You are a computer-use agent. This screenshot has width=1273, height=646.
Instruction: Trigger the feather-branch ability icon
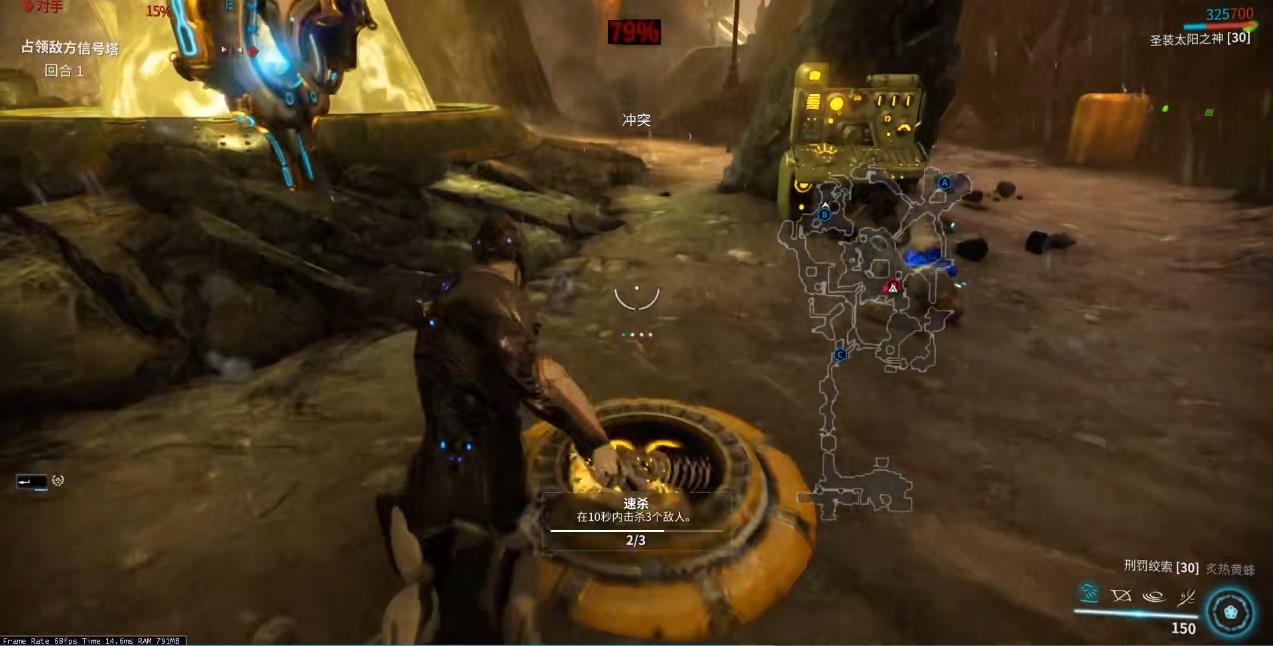[1186, 597]
